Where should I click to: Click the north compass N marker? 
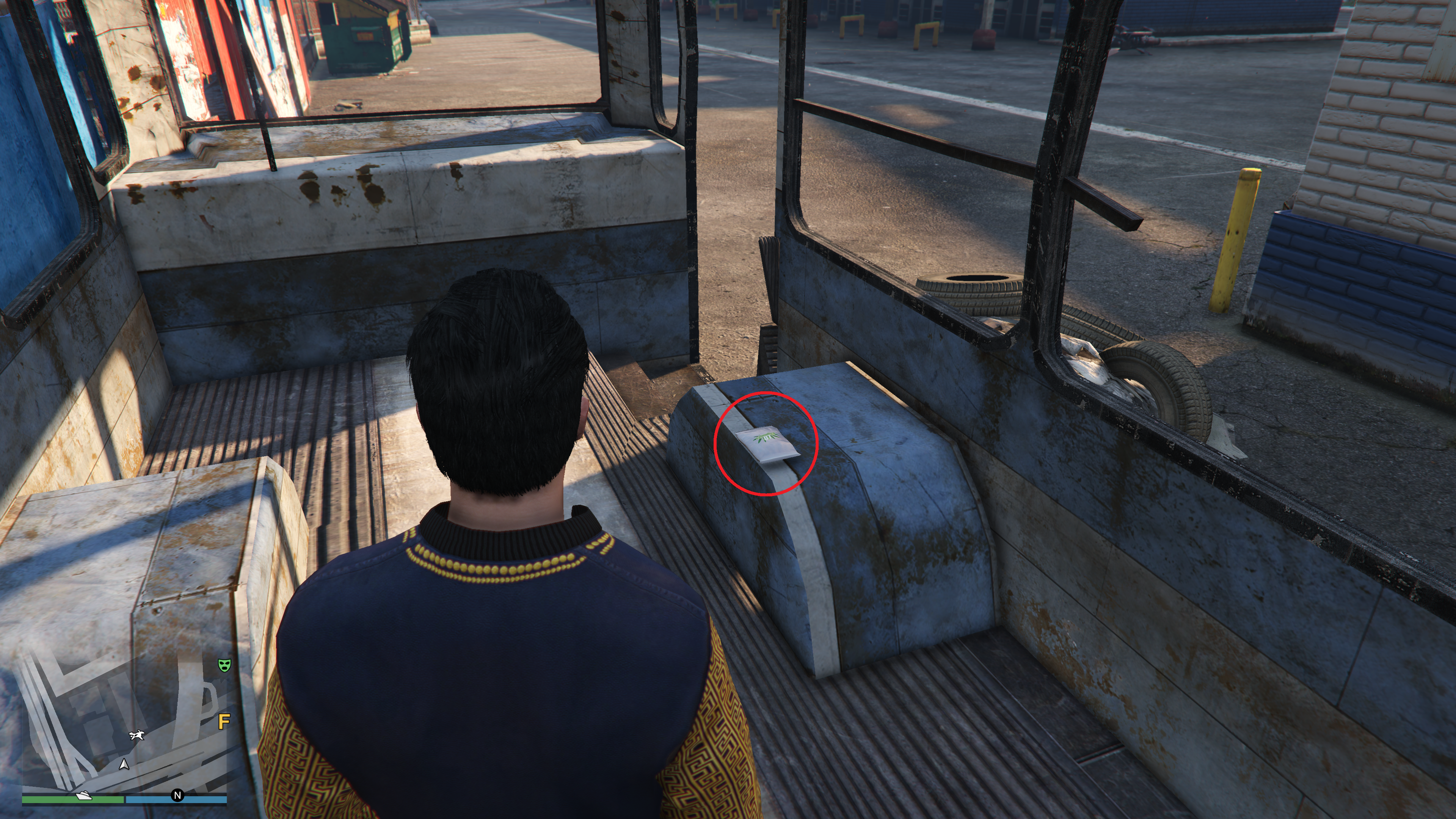177,796
